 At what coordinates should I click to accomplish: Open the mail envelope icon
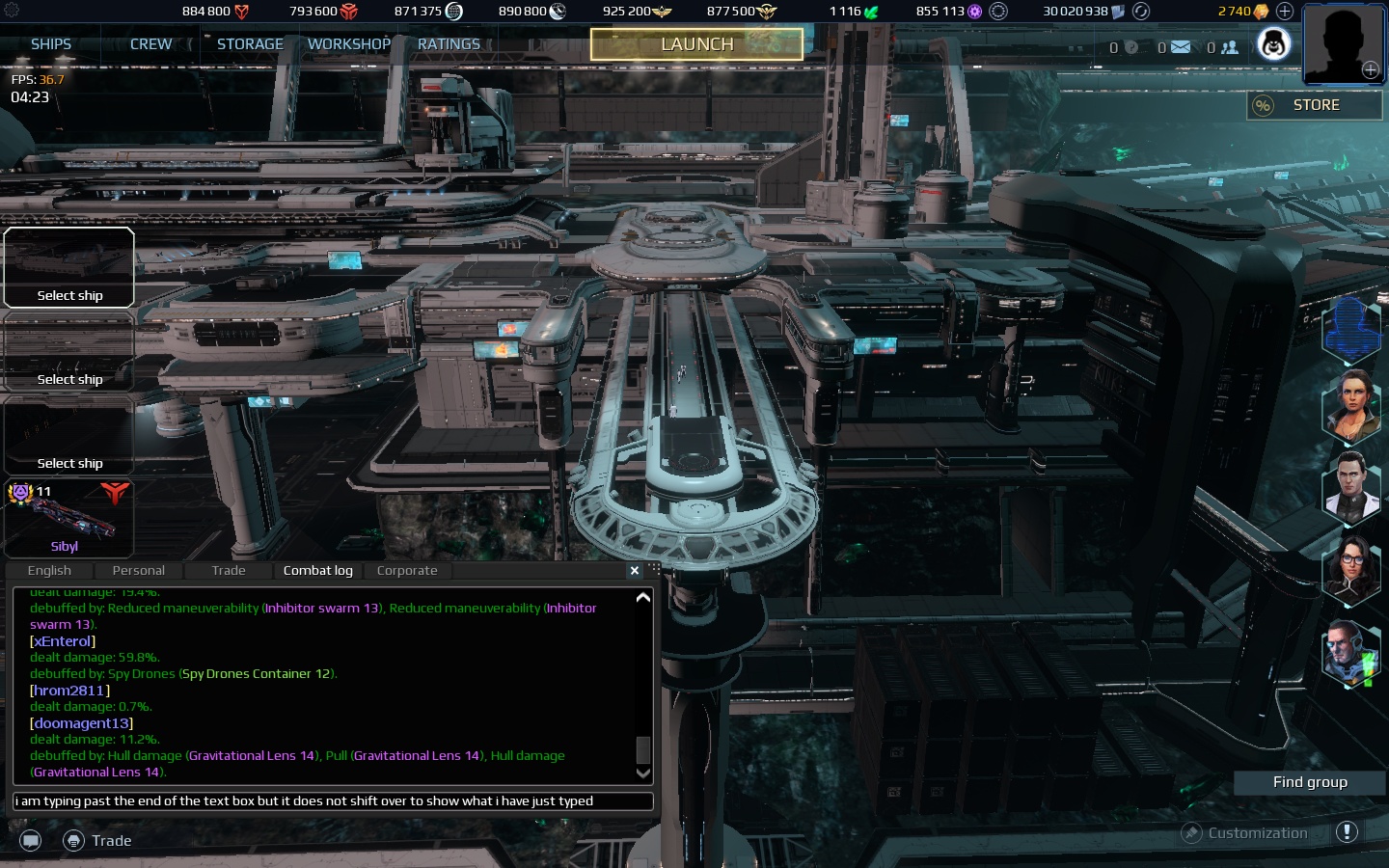click(x=1182, y=46)
